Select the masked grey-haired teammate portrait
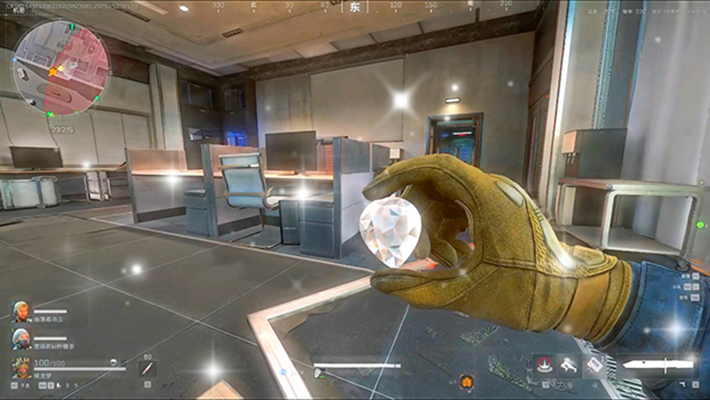This screenshot has width=710, height=400. tap(21, 340)
